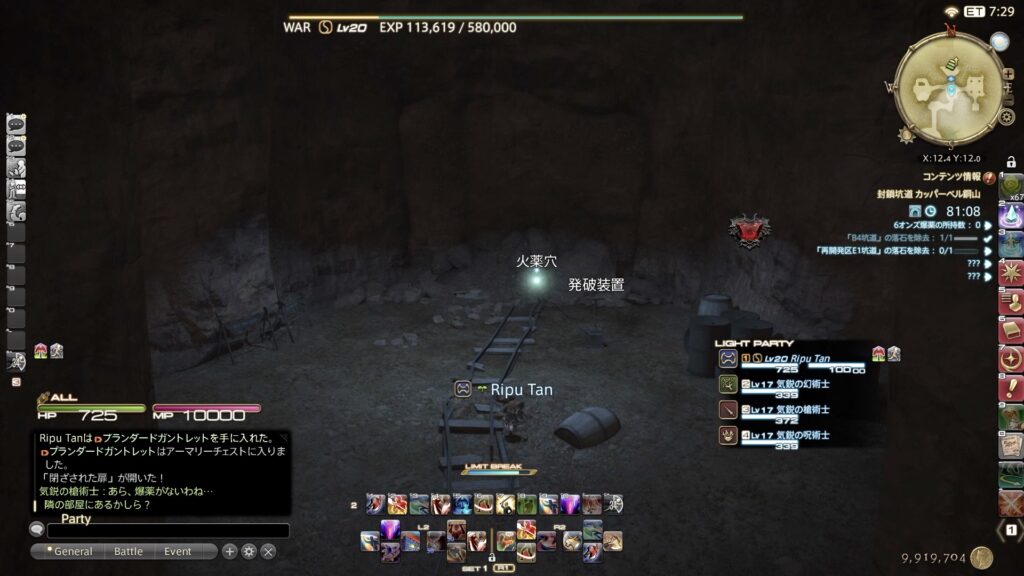Toggle the hotbar padlock icon

click(492, 557)
